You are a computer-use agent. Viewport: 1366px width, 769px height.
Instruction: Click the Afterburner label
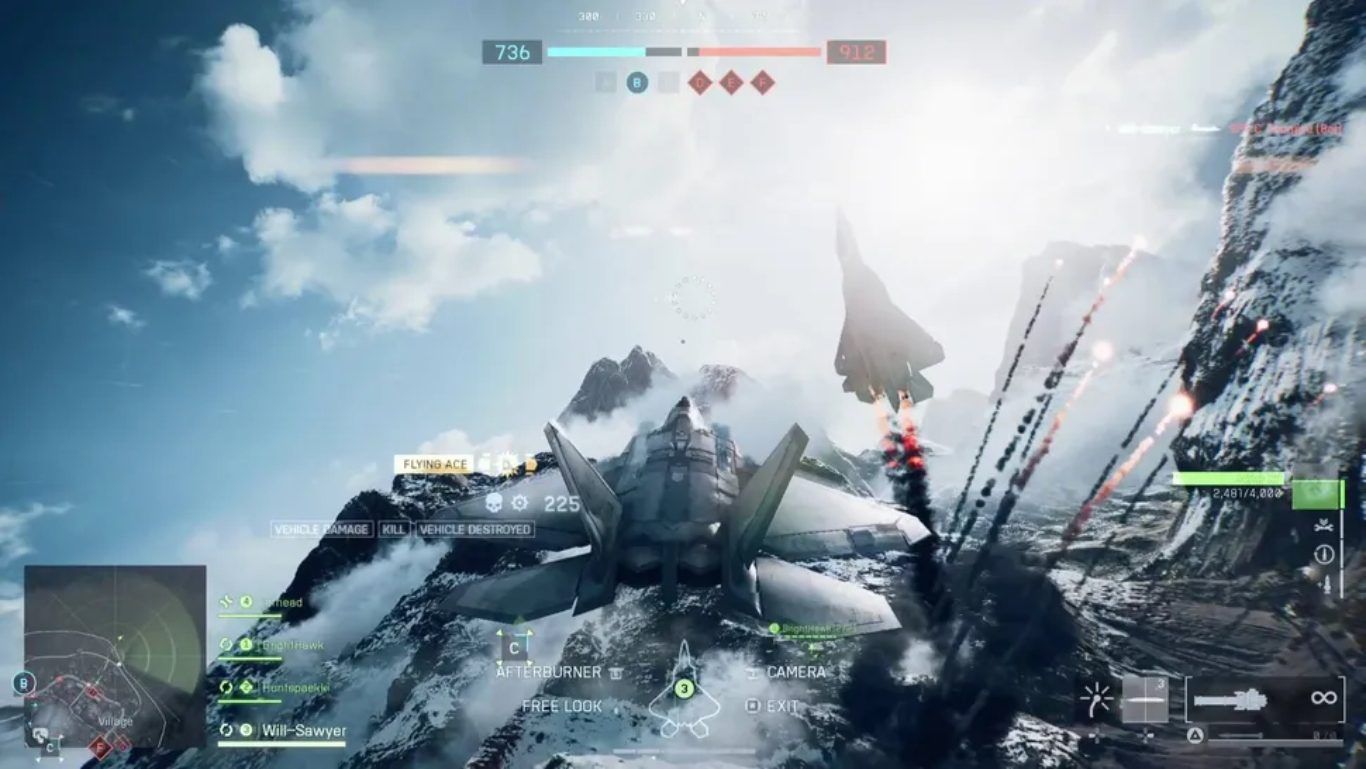click(x=549, y=673)
